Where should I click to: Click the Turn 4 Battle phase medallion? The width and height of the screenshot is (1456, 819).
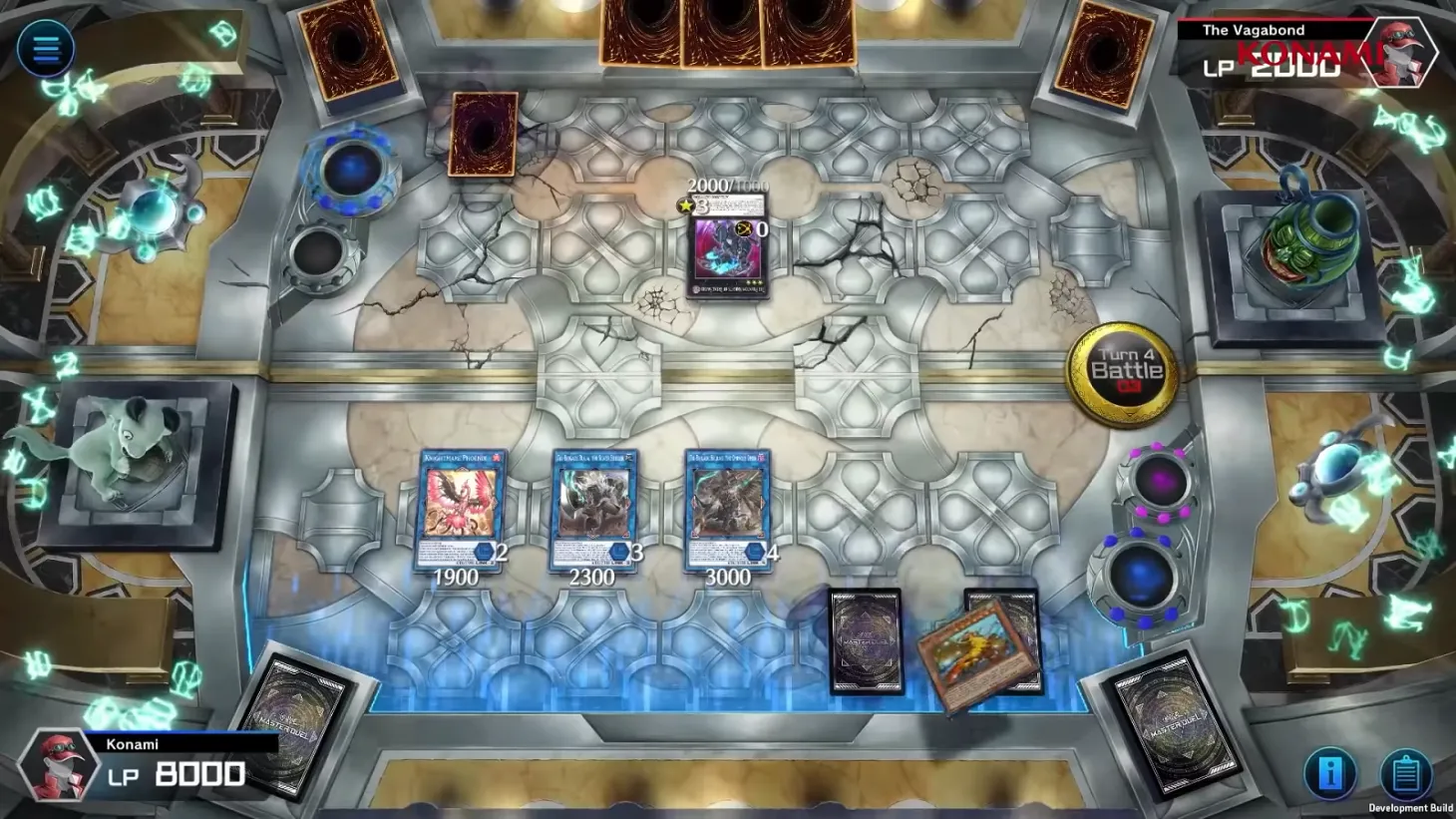[1125, 371]
